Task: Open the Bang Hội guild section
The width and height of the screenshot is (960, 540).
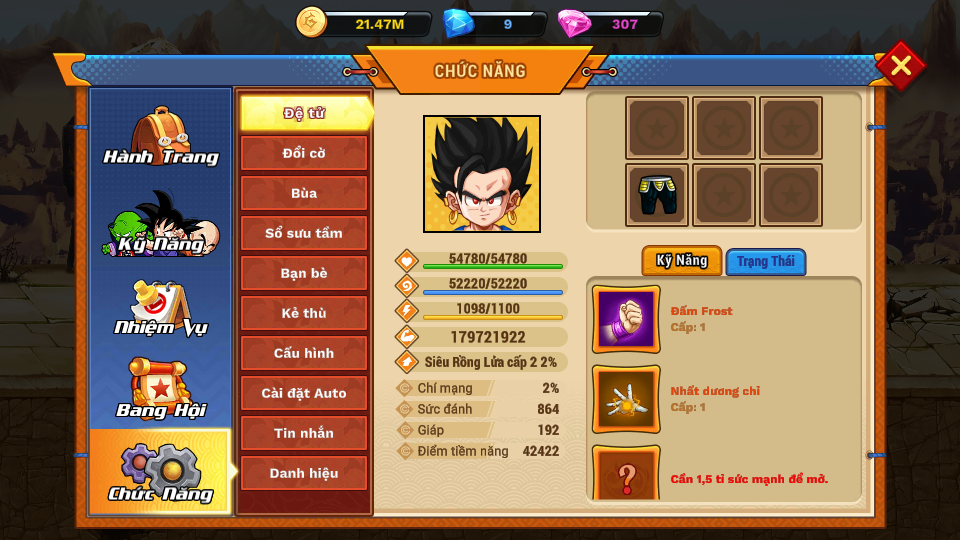Action: click(x=160, y=390)
